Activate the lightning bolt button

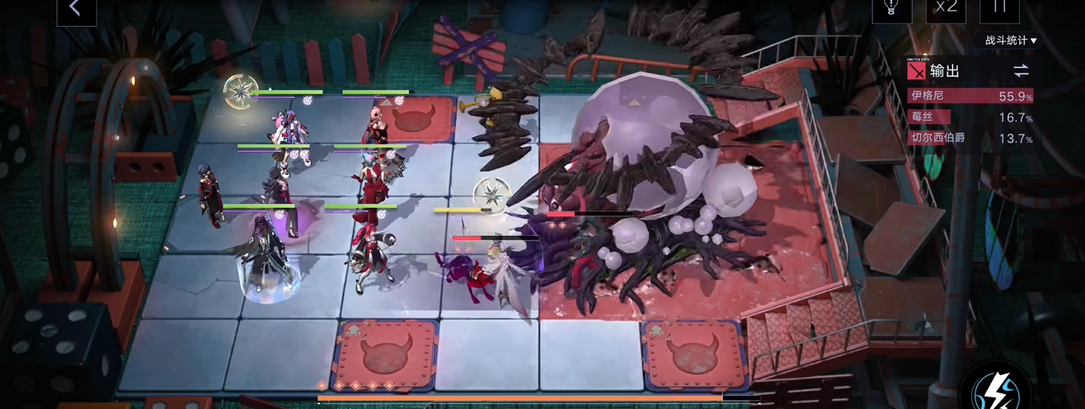pyautogui.click(x=996, y=387)
